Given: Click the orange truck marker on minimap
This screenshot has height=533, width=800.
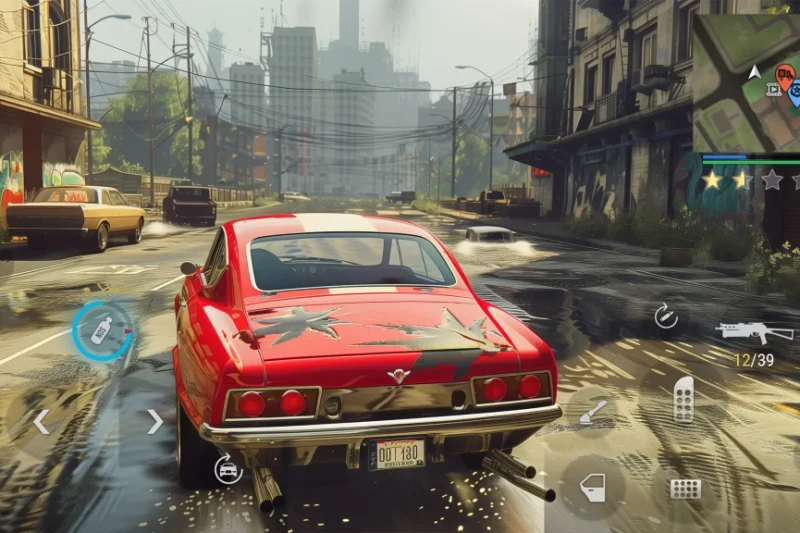Looking at the screenshot, I should (x=785, y=73).
